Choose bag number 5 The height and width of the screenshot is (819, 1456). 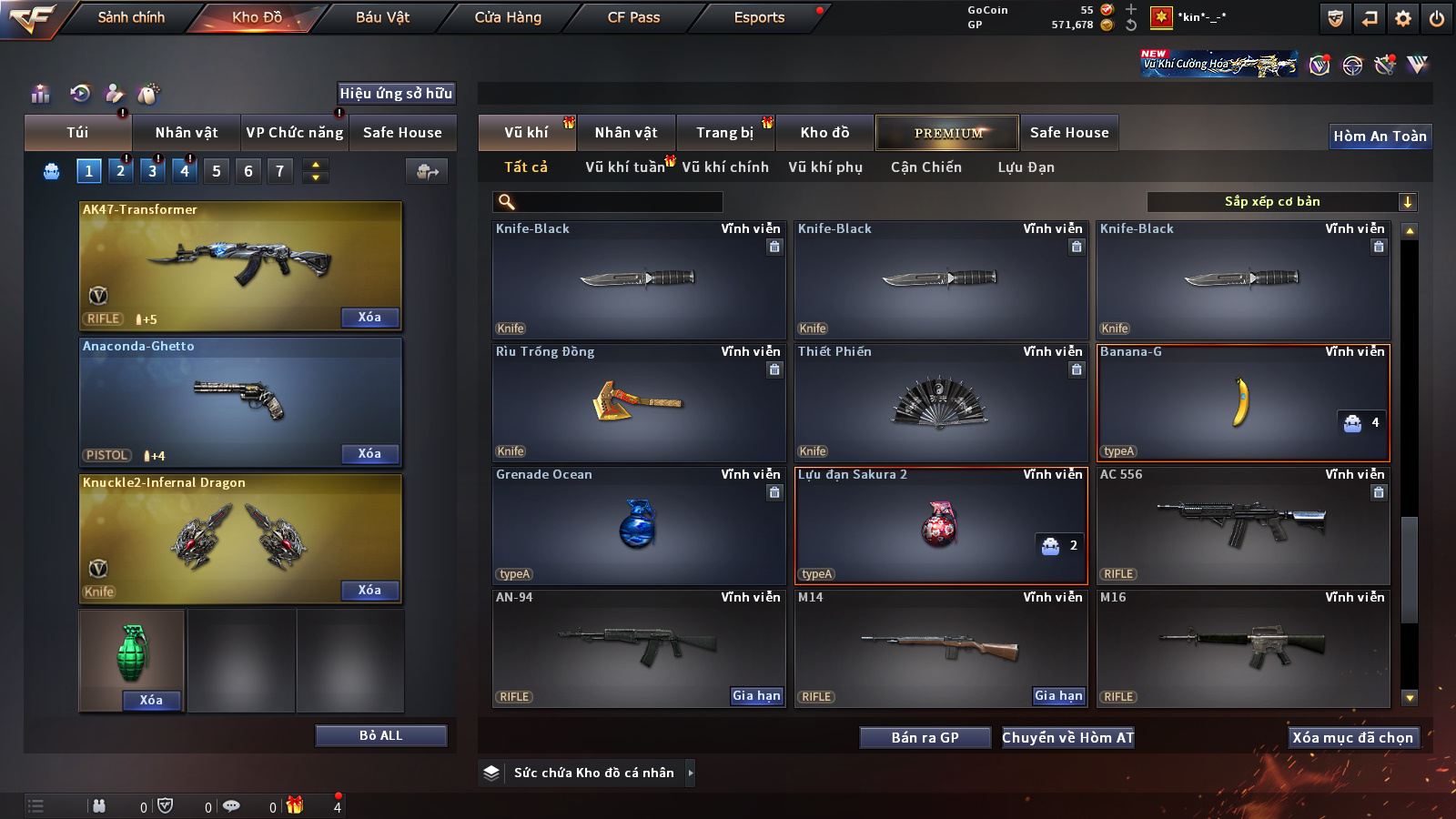coord(217,171)
